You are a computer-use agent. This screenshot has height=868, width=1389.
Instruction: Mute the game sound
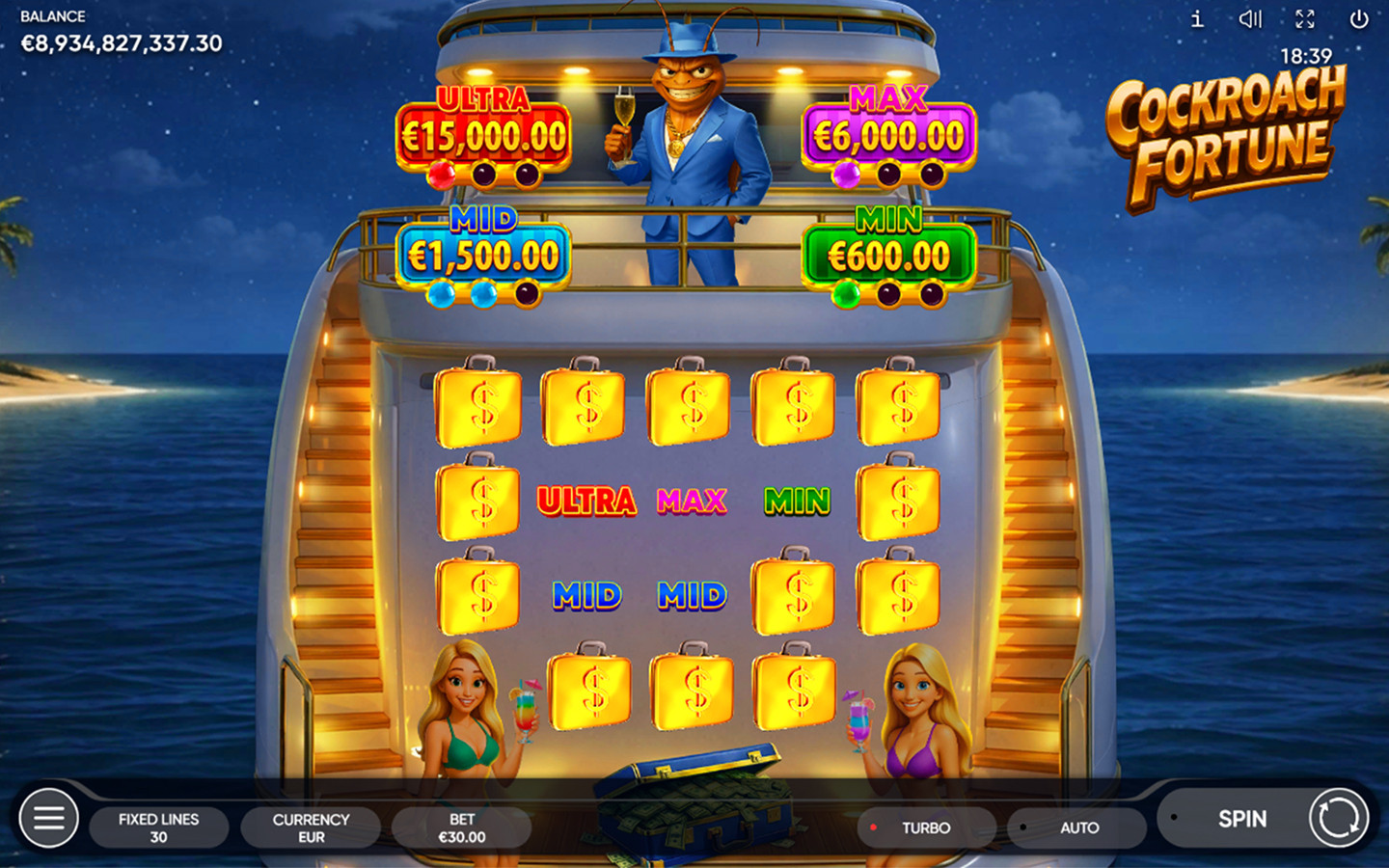pos(1250,19)
